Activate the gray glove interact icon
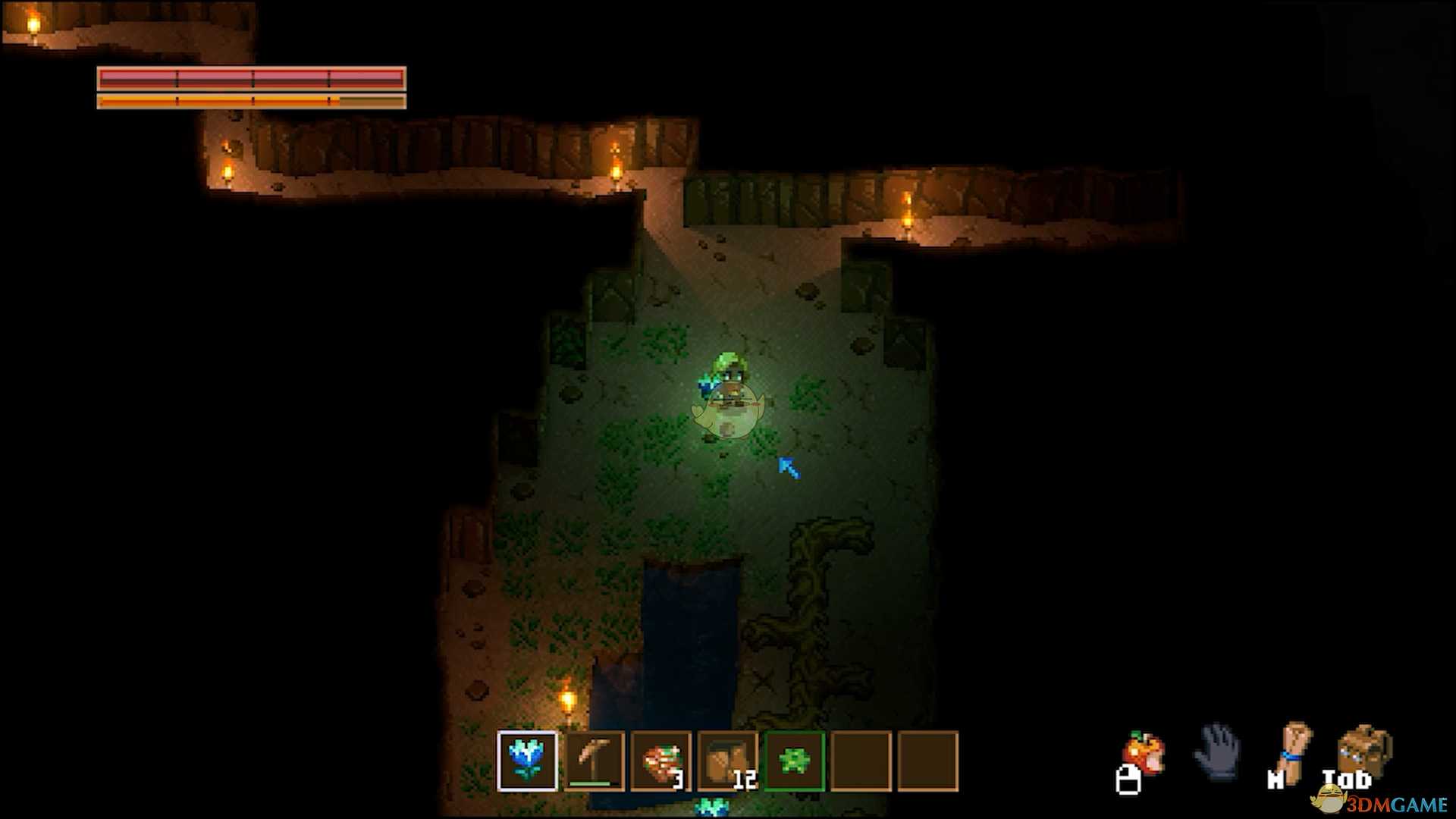 click(1219, 751)
